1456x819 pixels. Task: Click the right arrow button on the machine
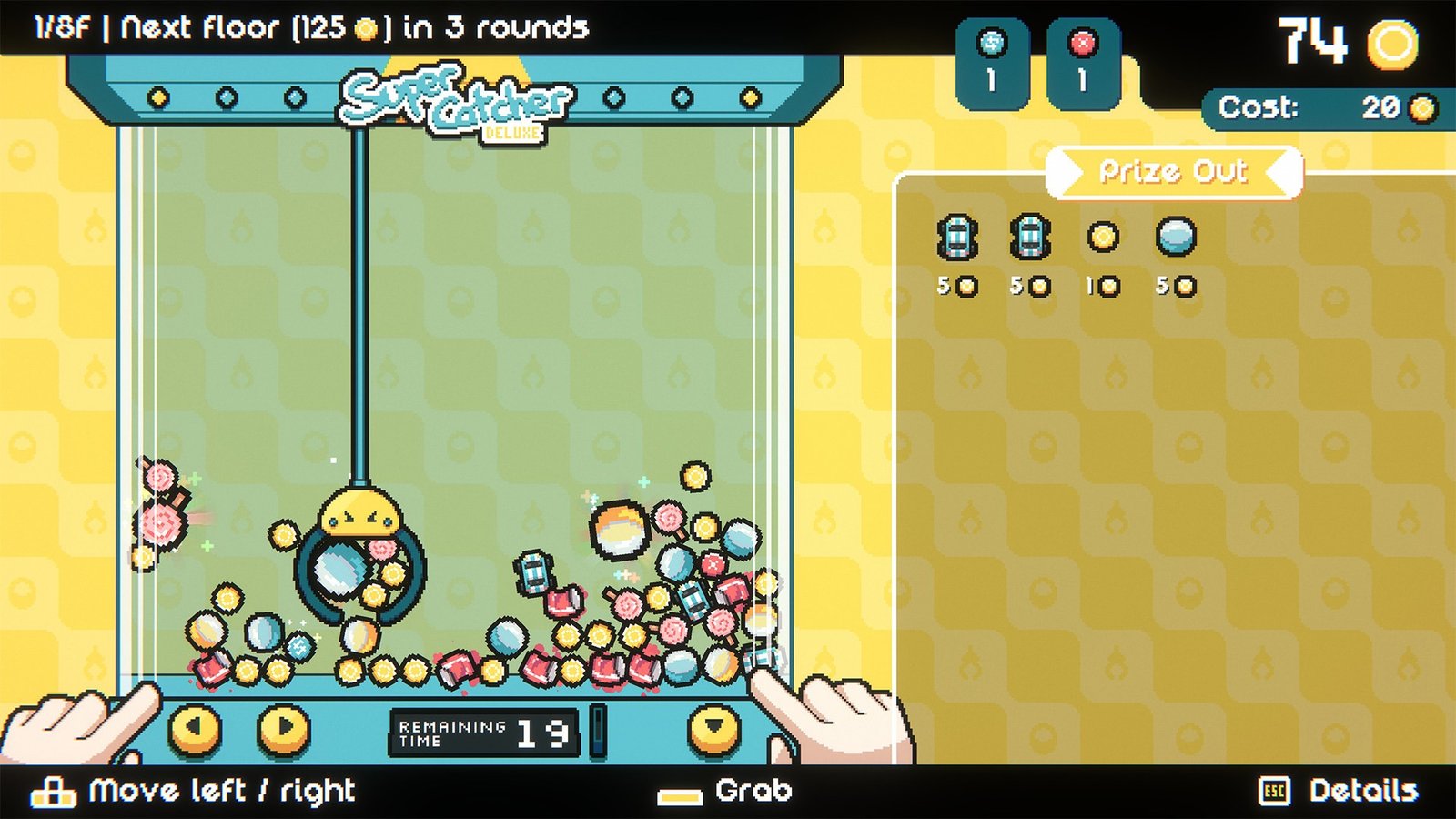283,729
